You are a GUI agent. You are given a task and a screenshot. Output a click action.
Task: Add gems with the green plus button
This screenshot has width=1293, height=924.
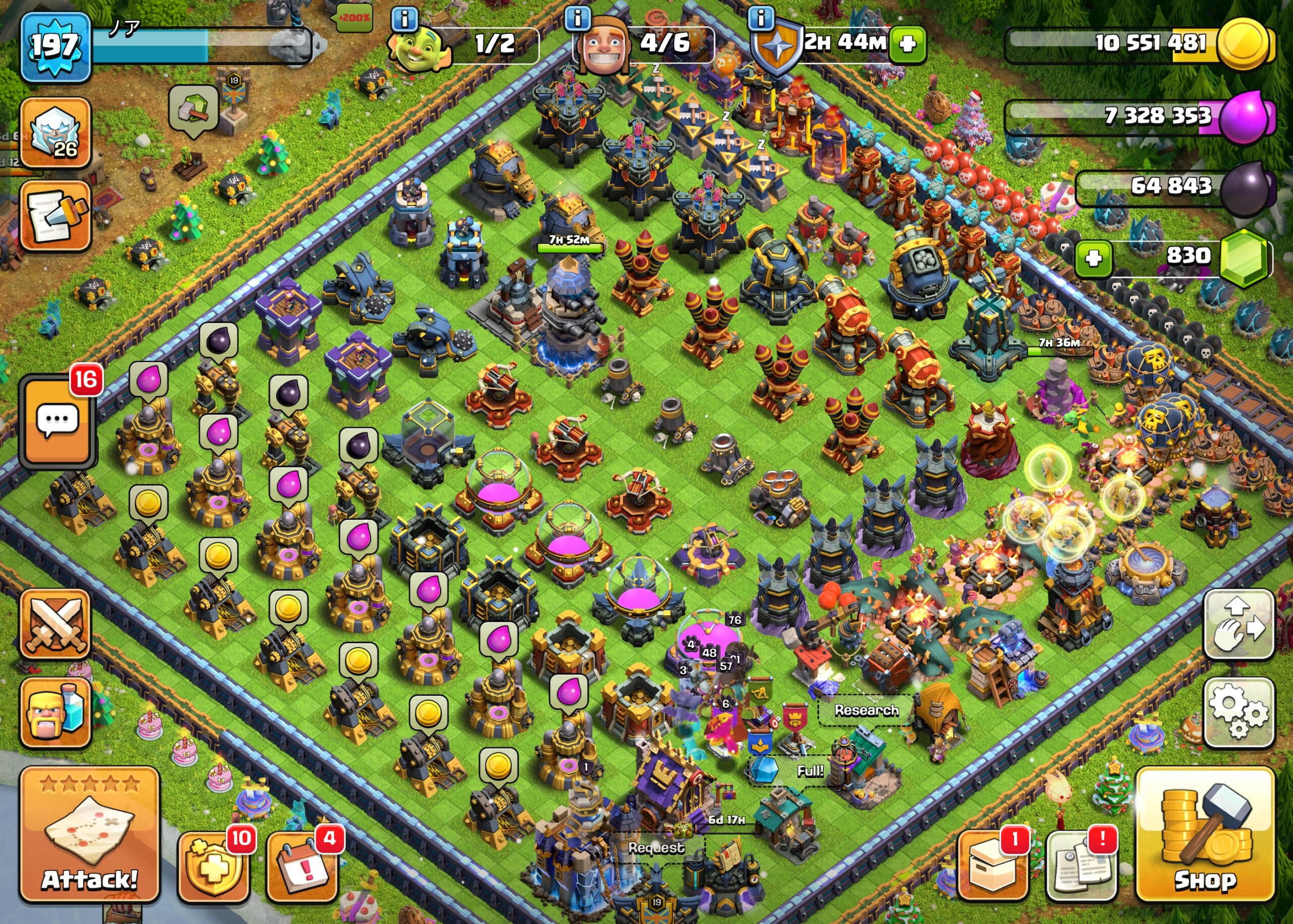[x=1093, y=259]
